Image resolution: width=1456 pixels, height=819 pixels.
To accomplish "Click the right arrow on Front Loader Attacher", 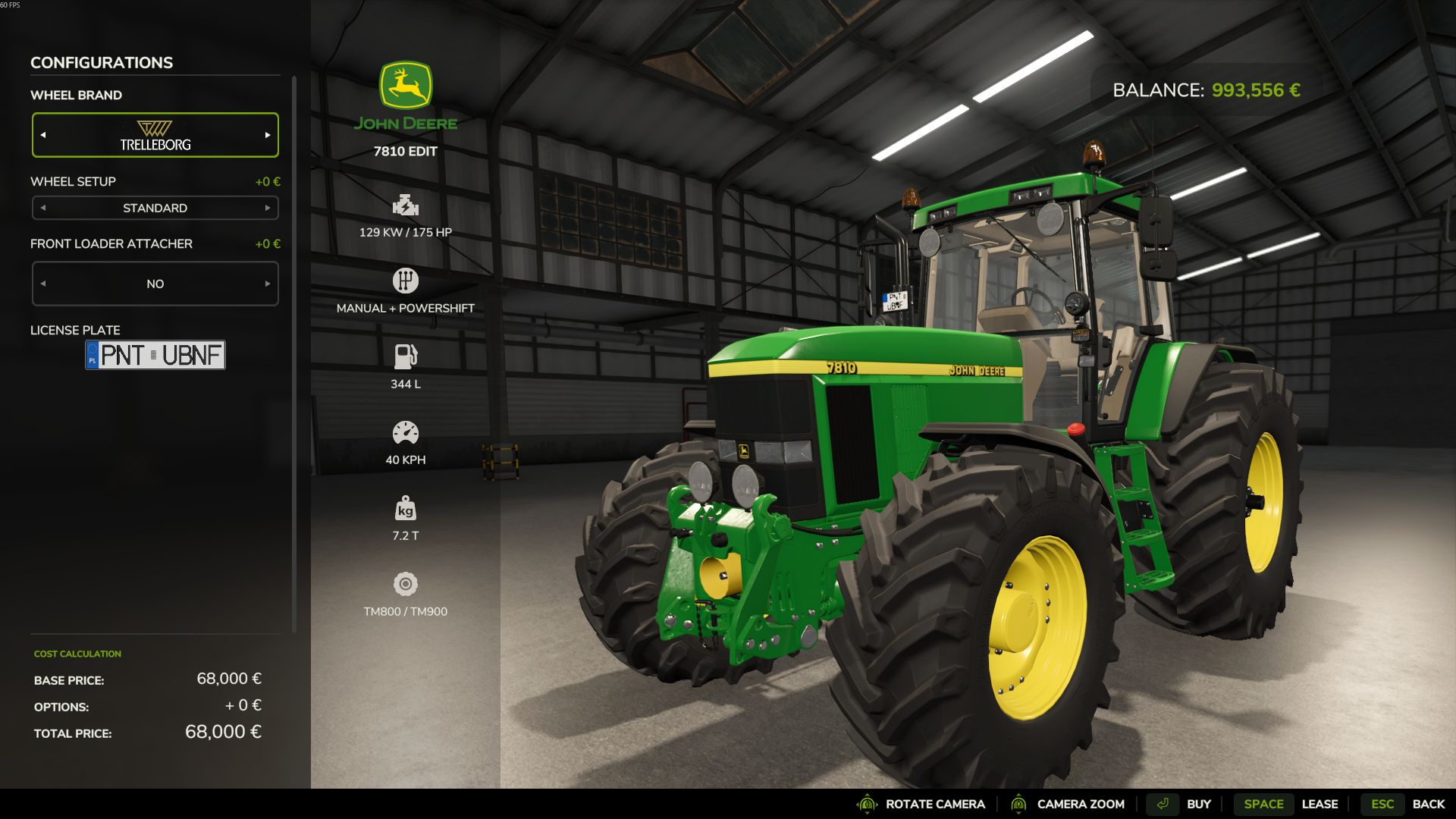I will [x=266, y=283].
